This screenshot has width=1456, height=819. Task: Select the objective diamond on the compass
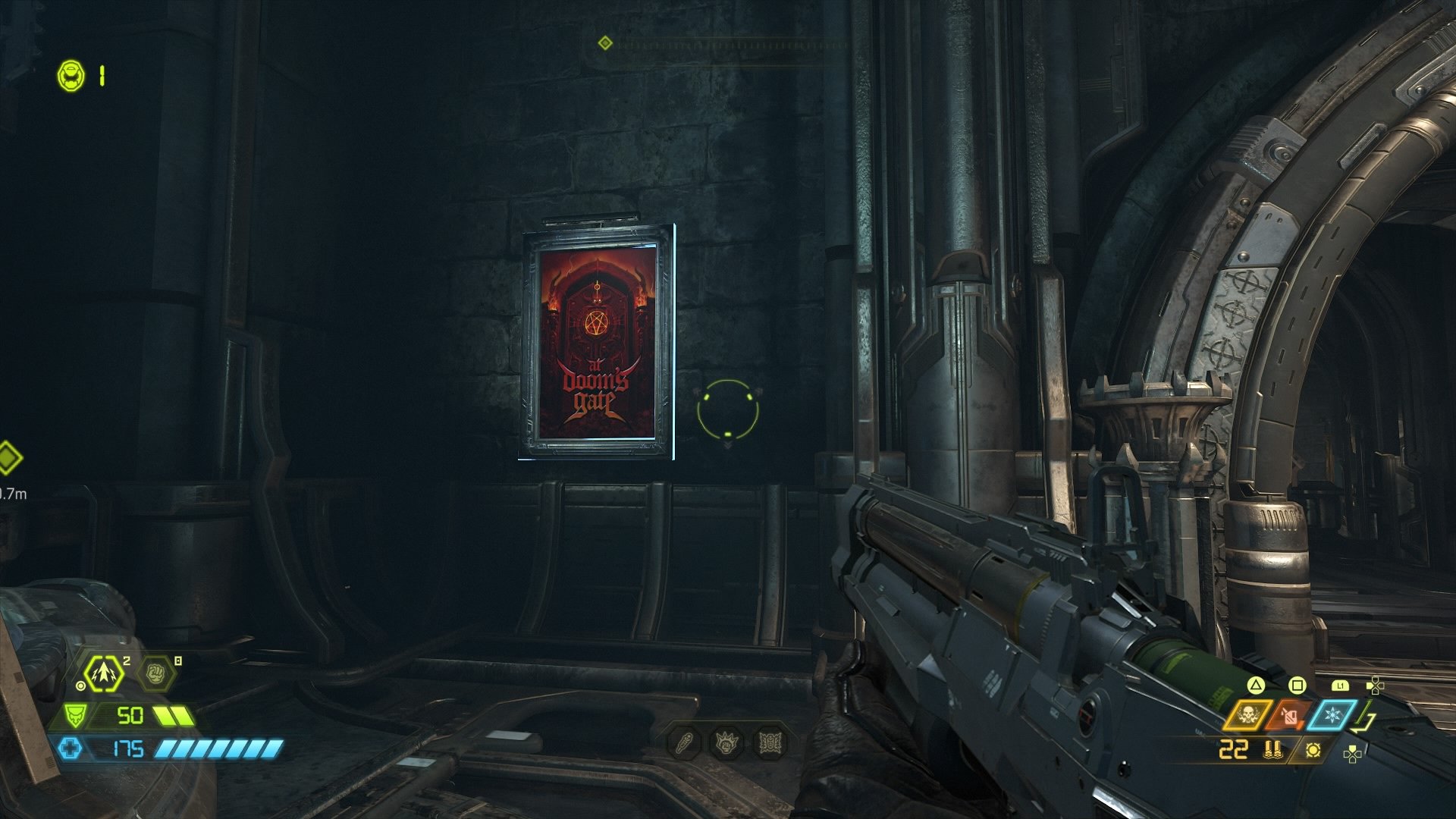pyautogui.click(x=604, y=42)
